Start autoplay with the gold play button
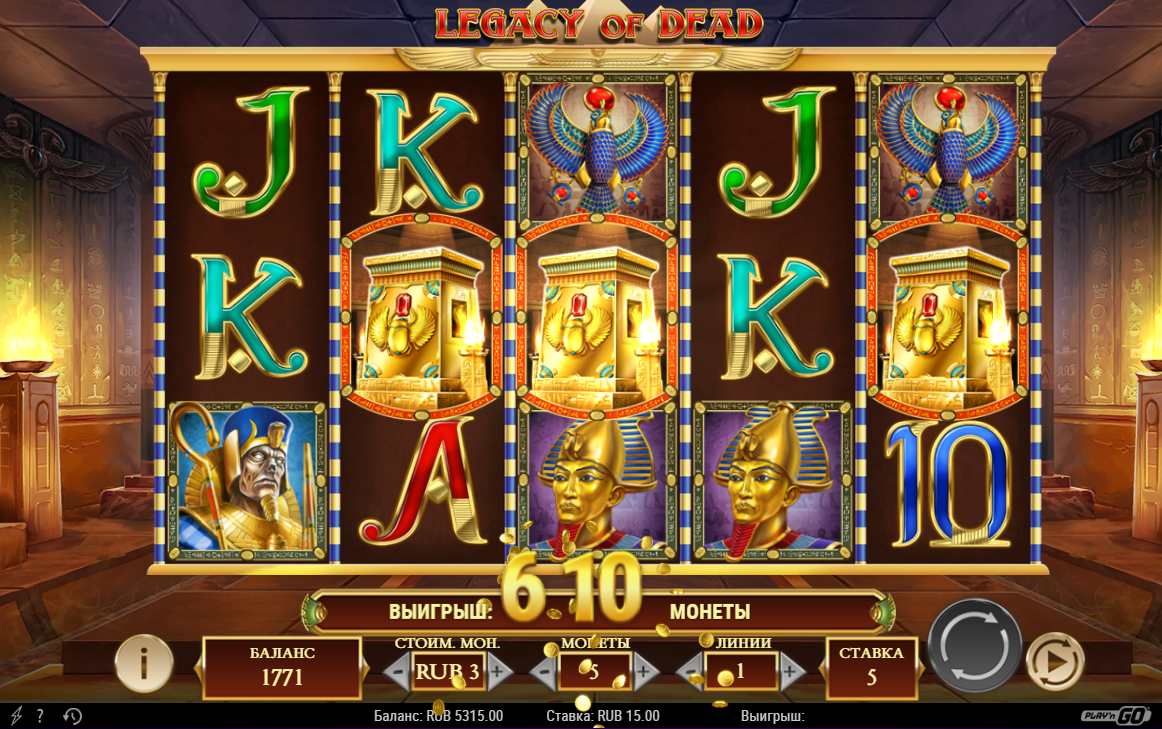The width and height of the screenshot is (1162, 729). (x=1055, y=662)
